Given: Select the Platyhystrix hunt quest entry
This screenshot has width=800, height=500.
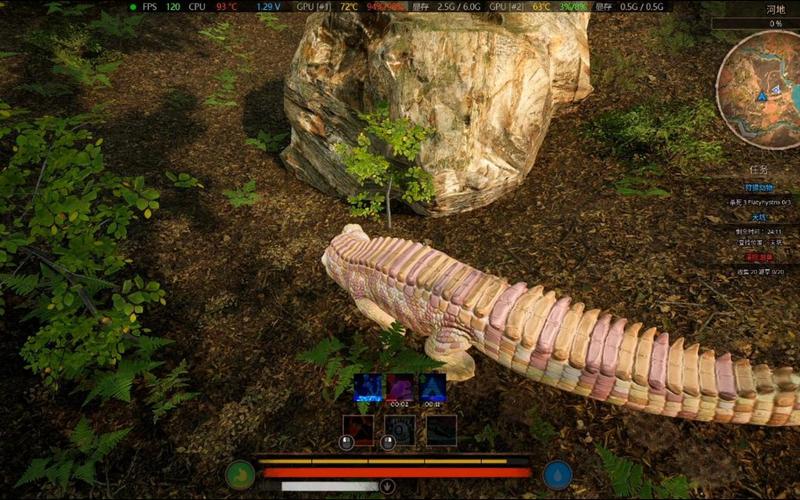Looking at the screenshot, I should pyautogui.click(x=762, y=202).
